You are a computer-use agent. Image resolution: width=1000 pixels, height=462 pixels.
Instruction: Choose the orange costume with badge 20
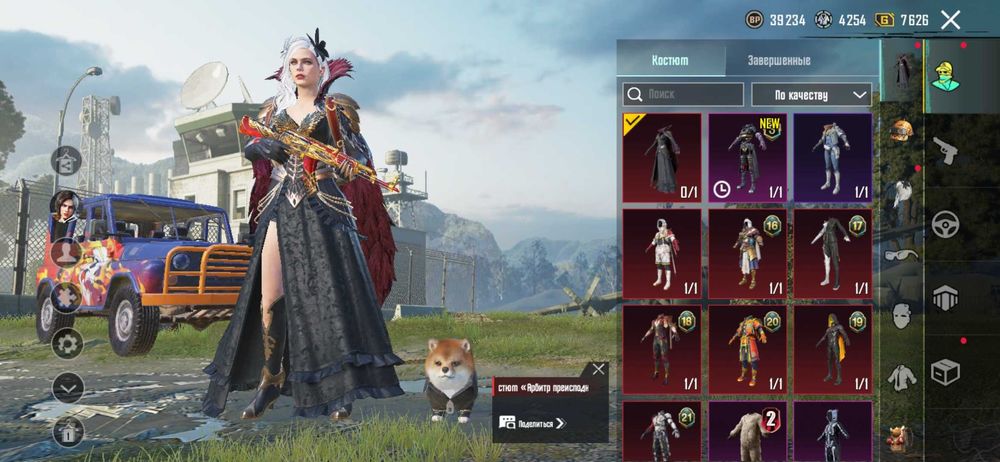(747, 350)
